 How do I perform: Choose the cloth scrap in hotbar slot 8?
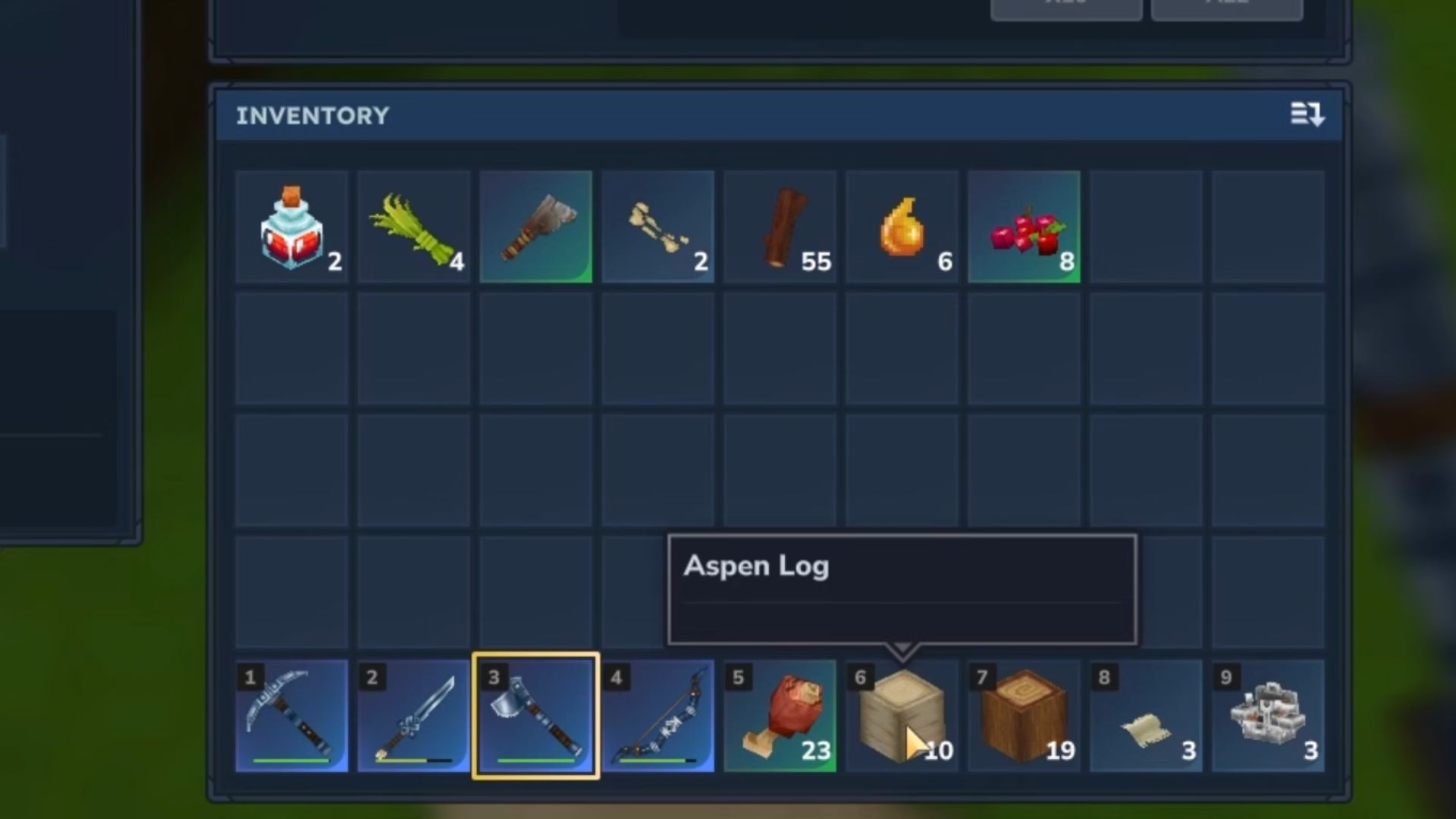pos(1146,716)
